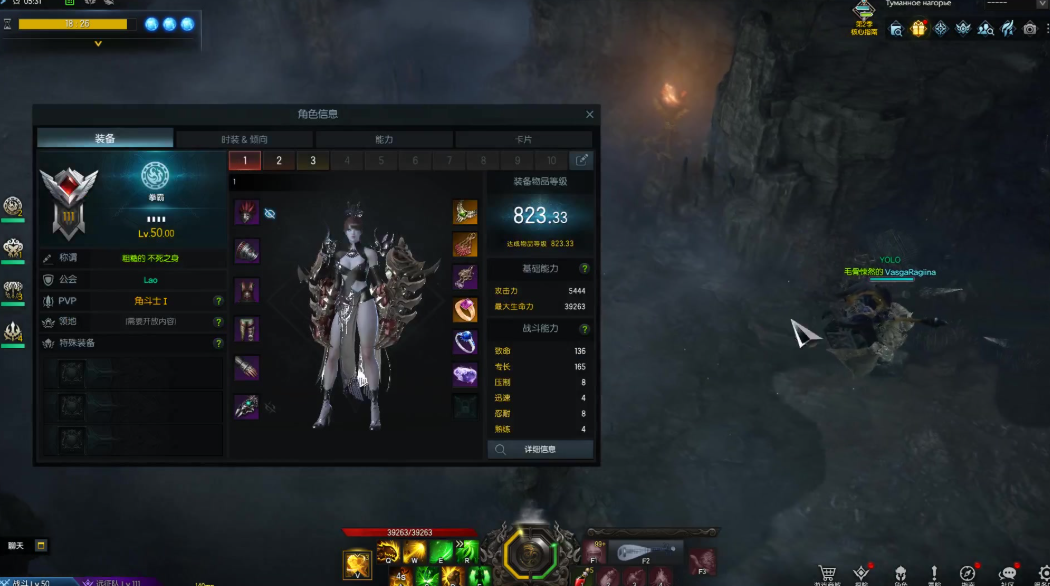Image resolution: width=1050 pixels, height=586 pixels.
Task: Select the orange gemstone ring slot
Action: 465,310
